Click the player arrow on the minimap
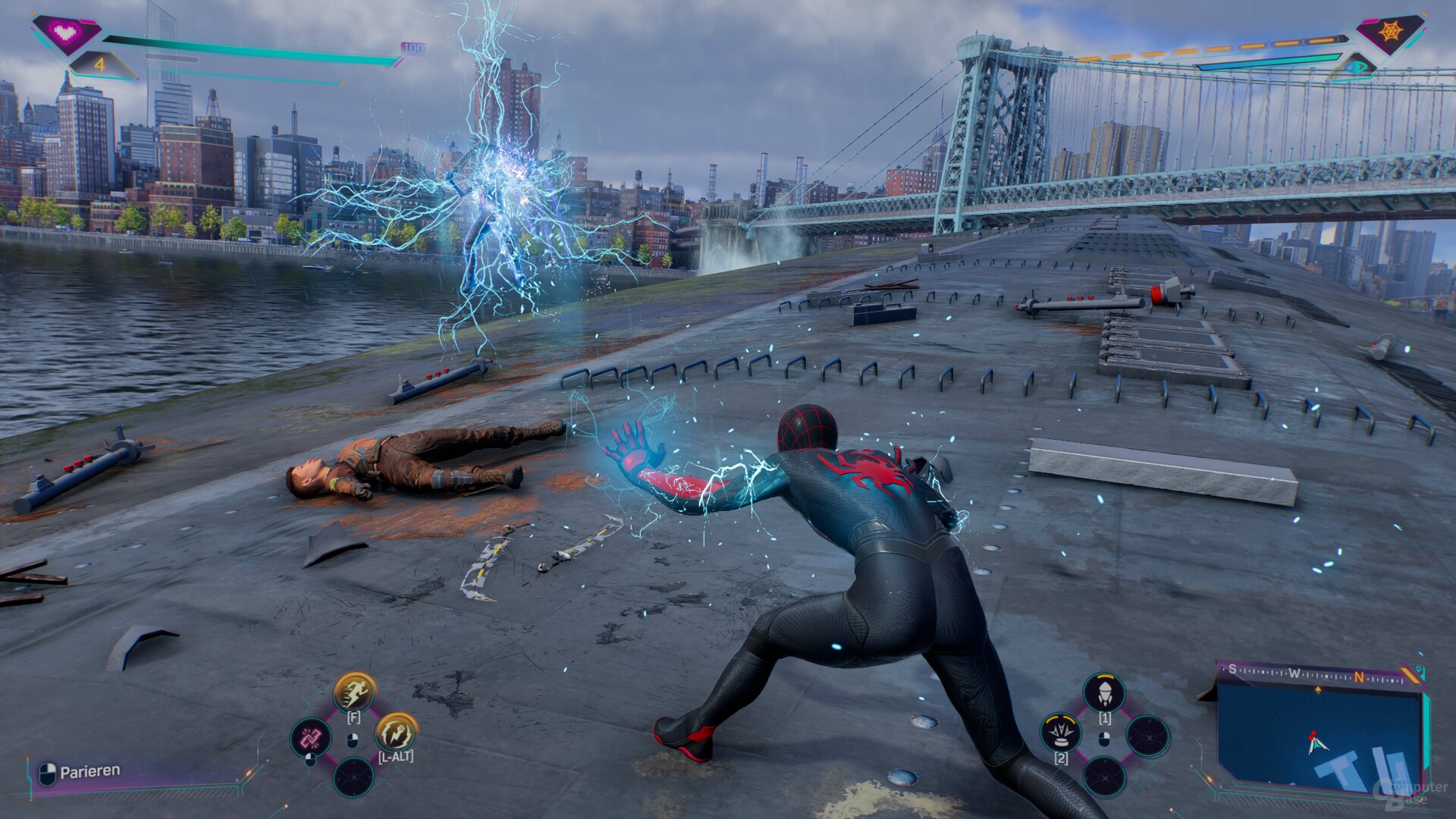 (1316, 745)
